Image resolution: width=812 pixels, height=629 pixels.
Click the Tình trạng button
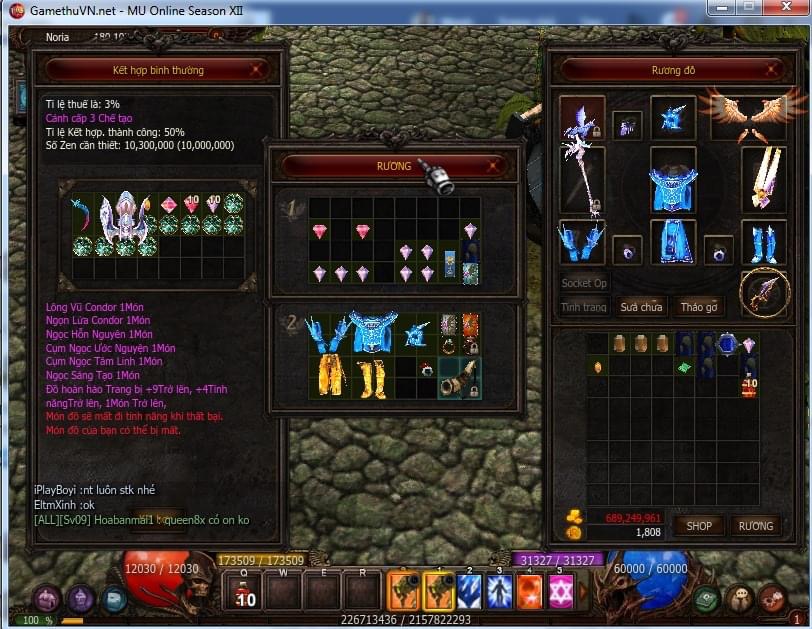pos(584,307)
